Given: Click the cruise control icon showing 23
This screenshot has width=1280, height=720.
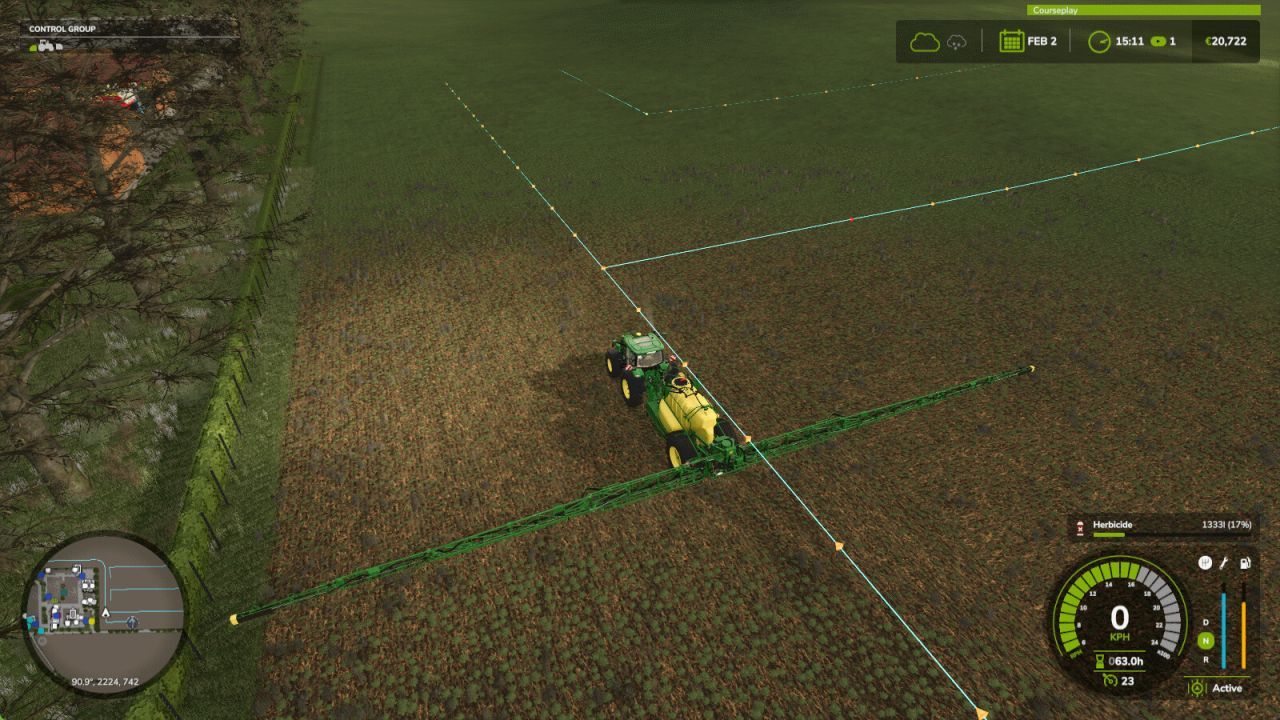Looking at the screenshot, I should pos(1110,679).
